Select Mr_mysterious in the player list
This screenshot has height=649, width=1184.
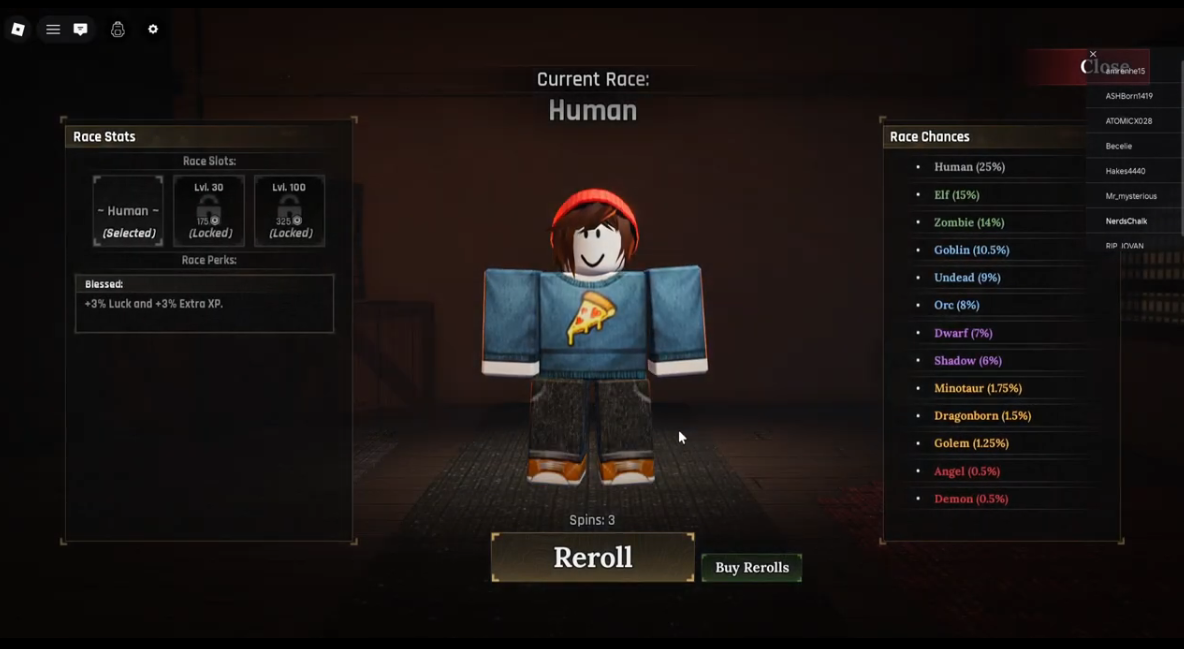click(1131, 196)
